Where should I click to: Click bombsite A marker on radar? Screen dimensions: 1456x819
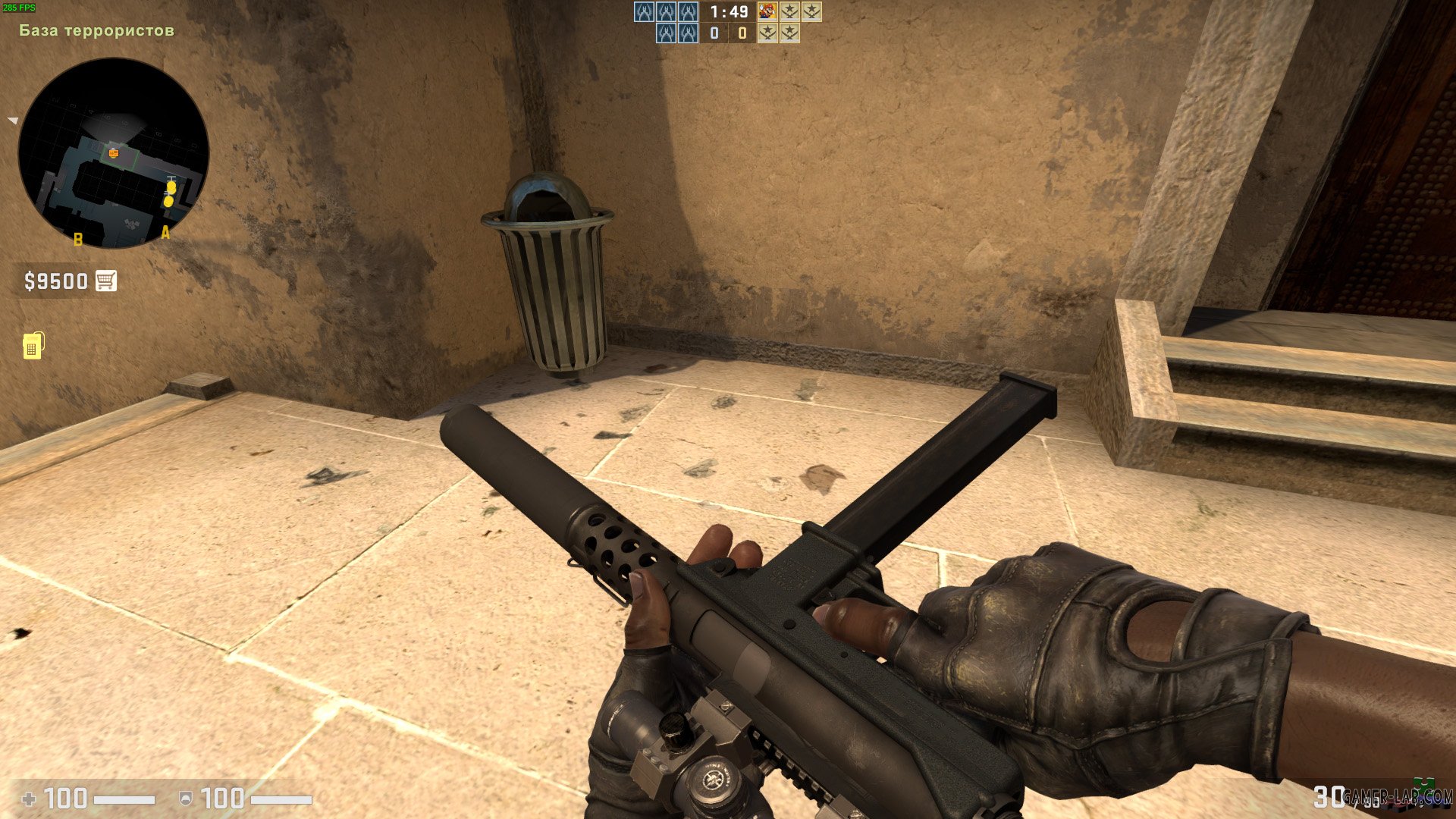pyautogui.click(x=166, y=233)
